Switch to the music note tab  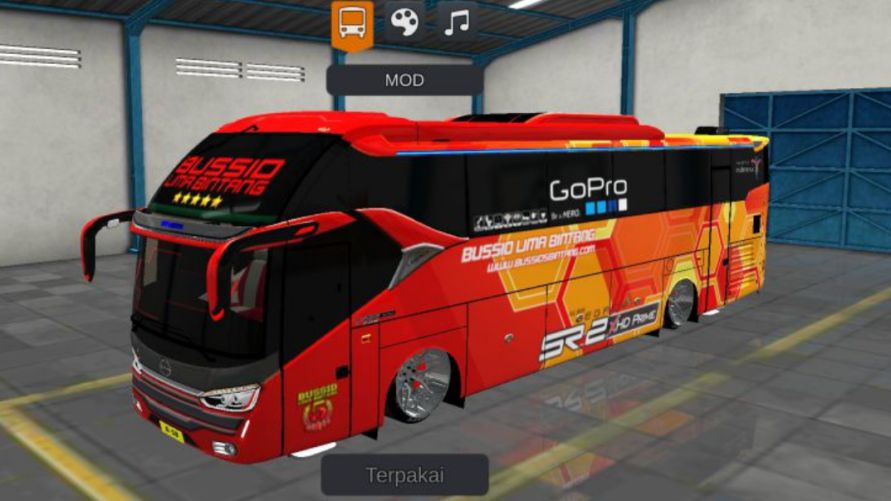point(457,22)
